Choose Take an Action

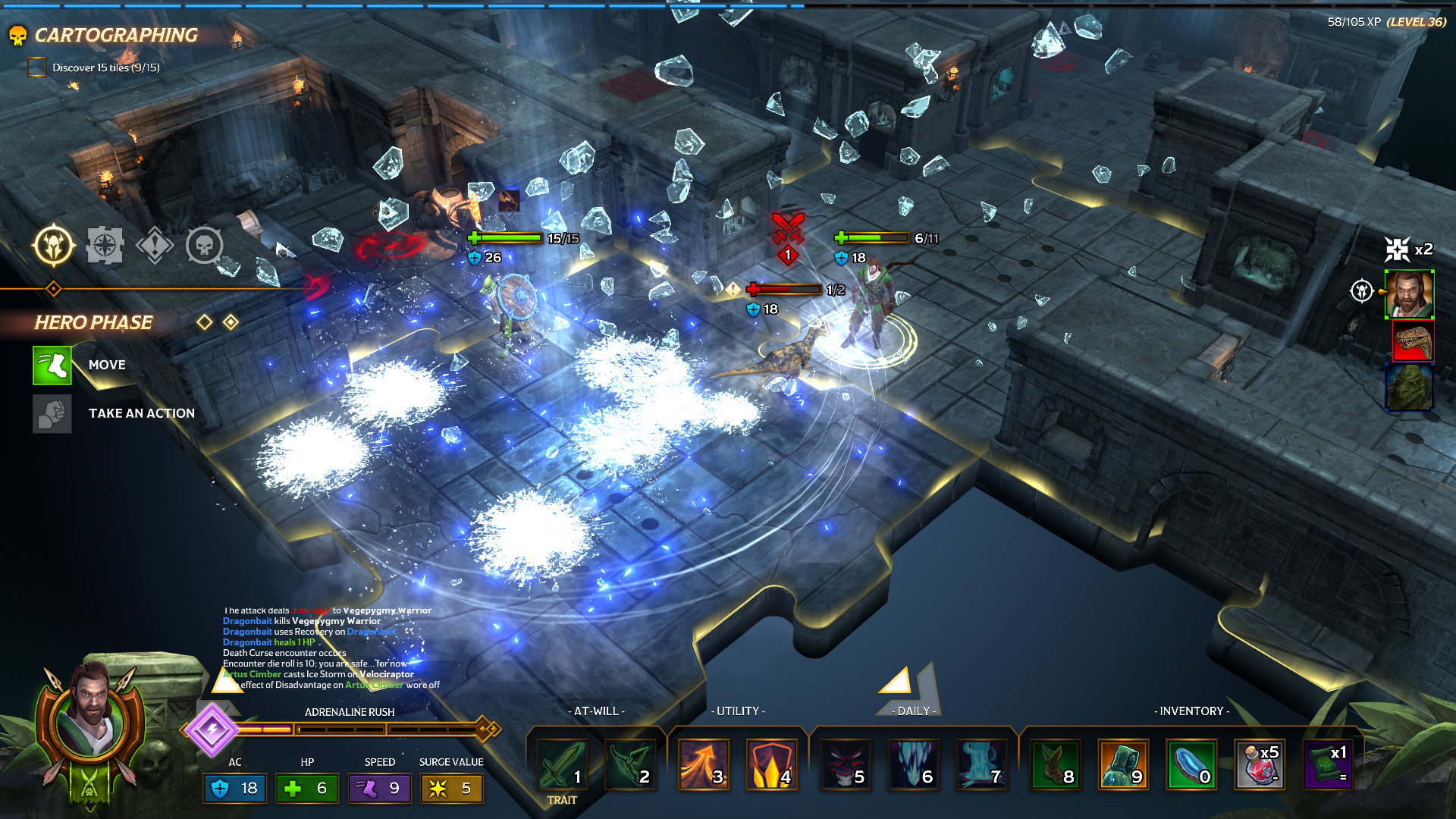[52, 413]
